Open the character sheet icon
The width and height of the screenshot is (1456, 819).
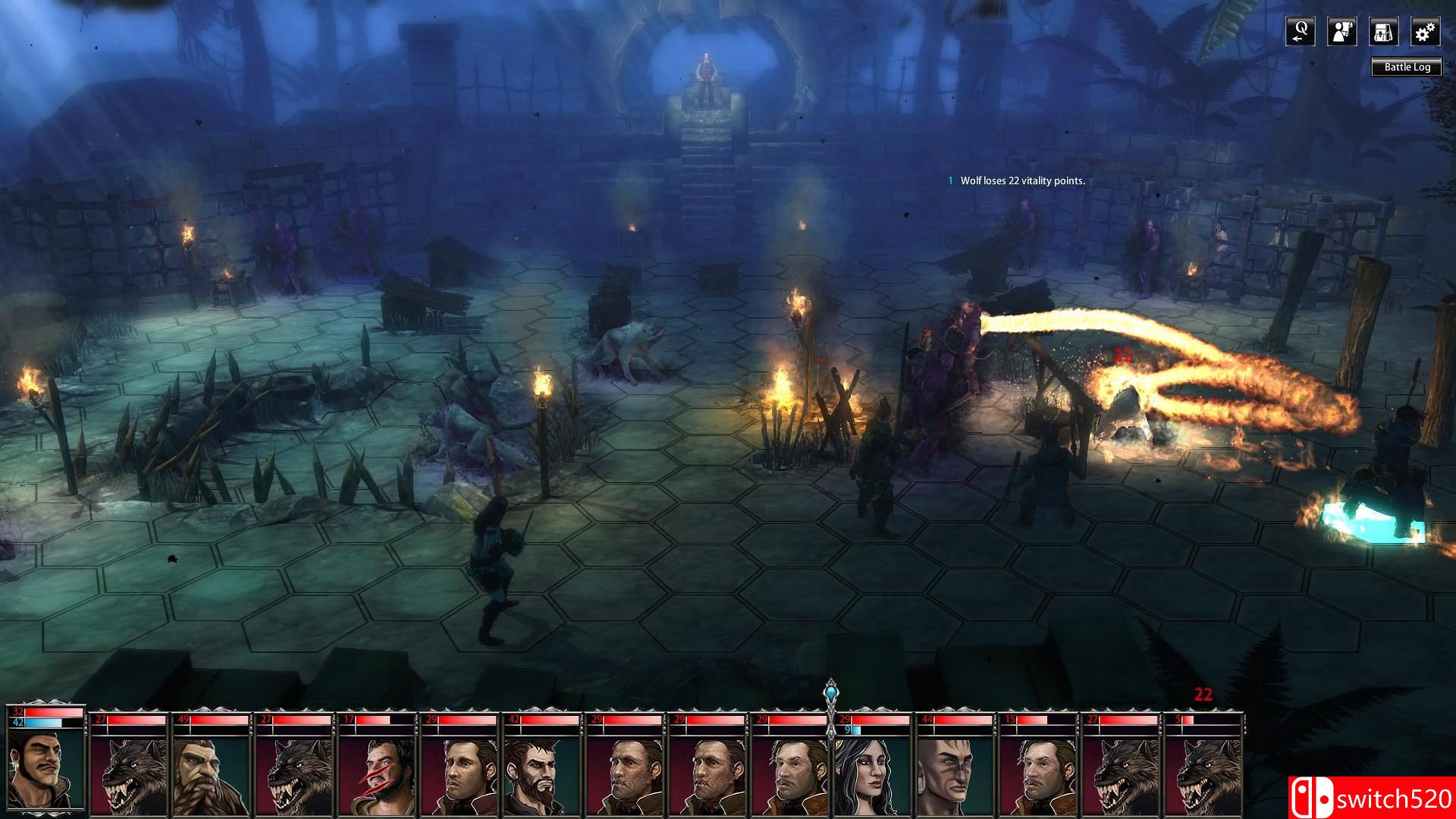pos(1341,32)
